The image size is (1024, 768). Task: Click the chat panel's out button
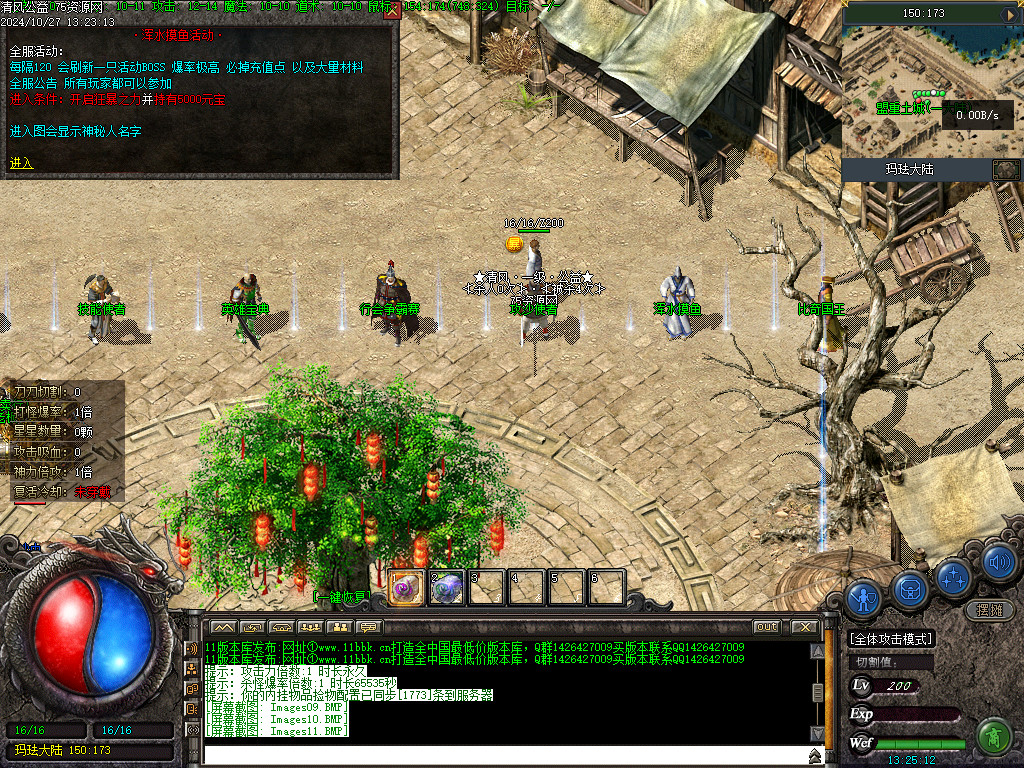click(x=766, y=627)
